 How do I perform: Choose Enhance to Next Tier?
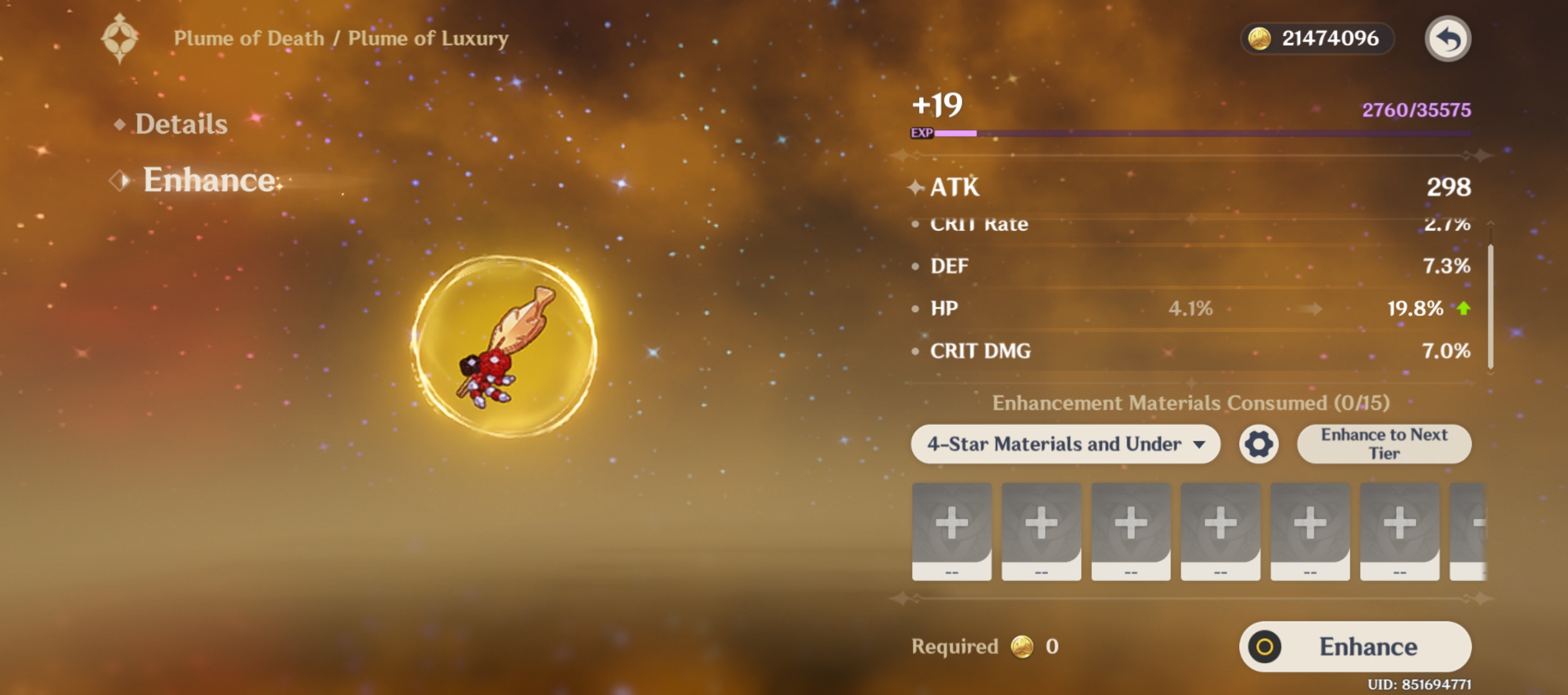[1384, 444]
